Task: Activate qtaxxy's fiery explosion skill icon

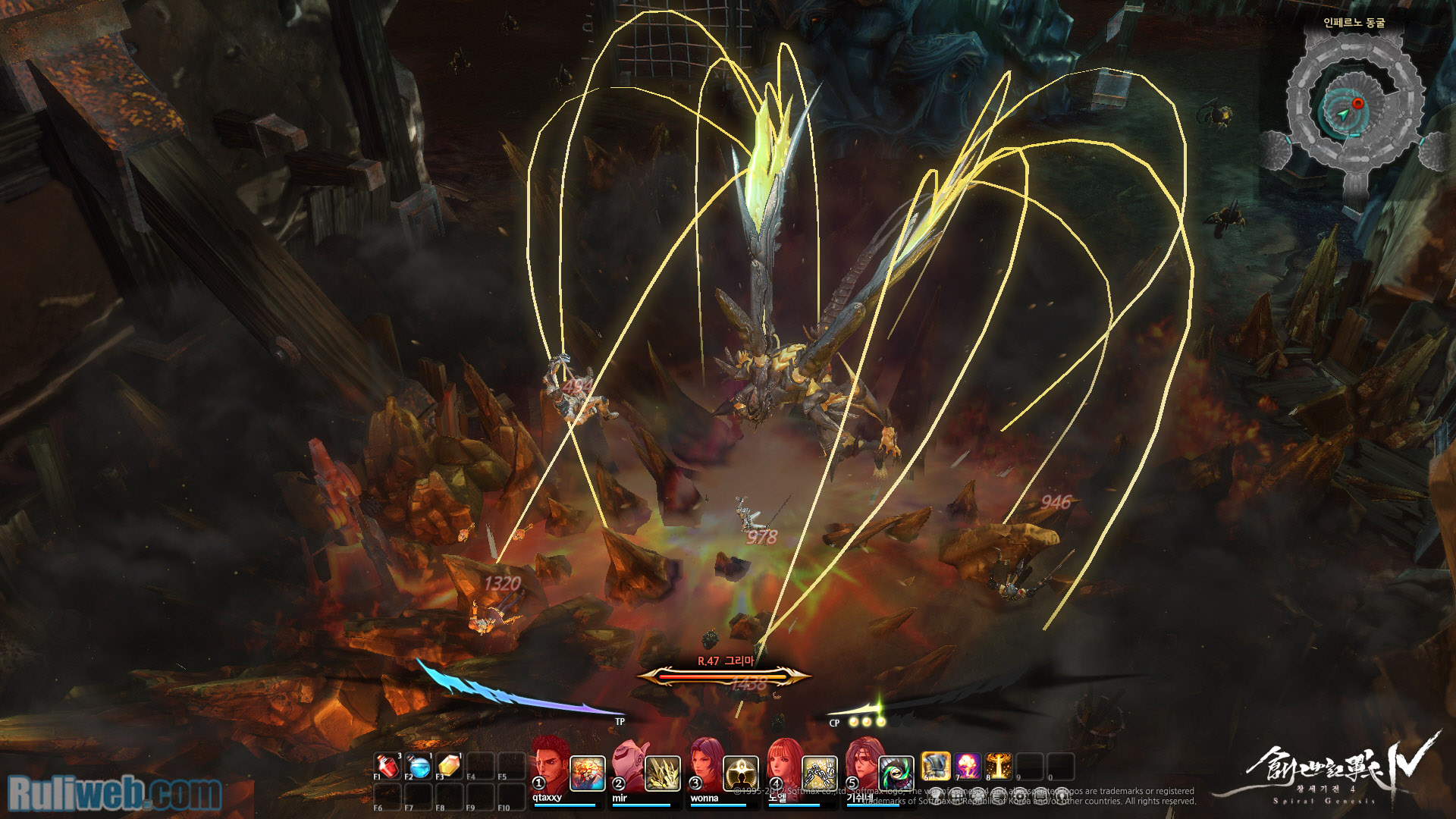Action: 587,773
